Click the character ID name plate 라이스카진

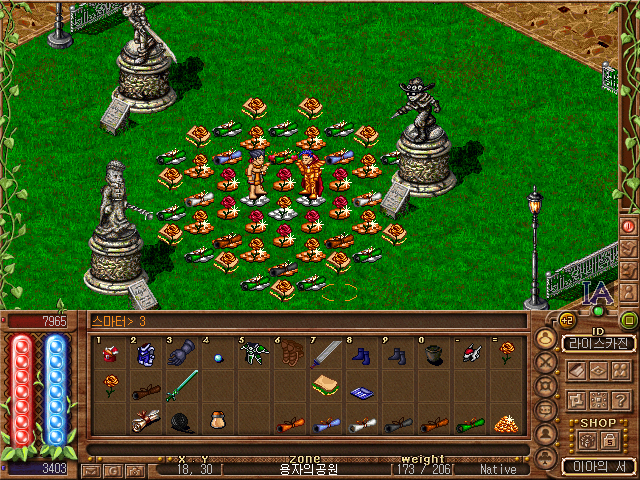(x=598, y=343)
